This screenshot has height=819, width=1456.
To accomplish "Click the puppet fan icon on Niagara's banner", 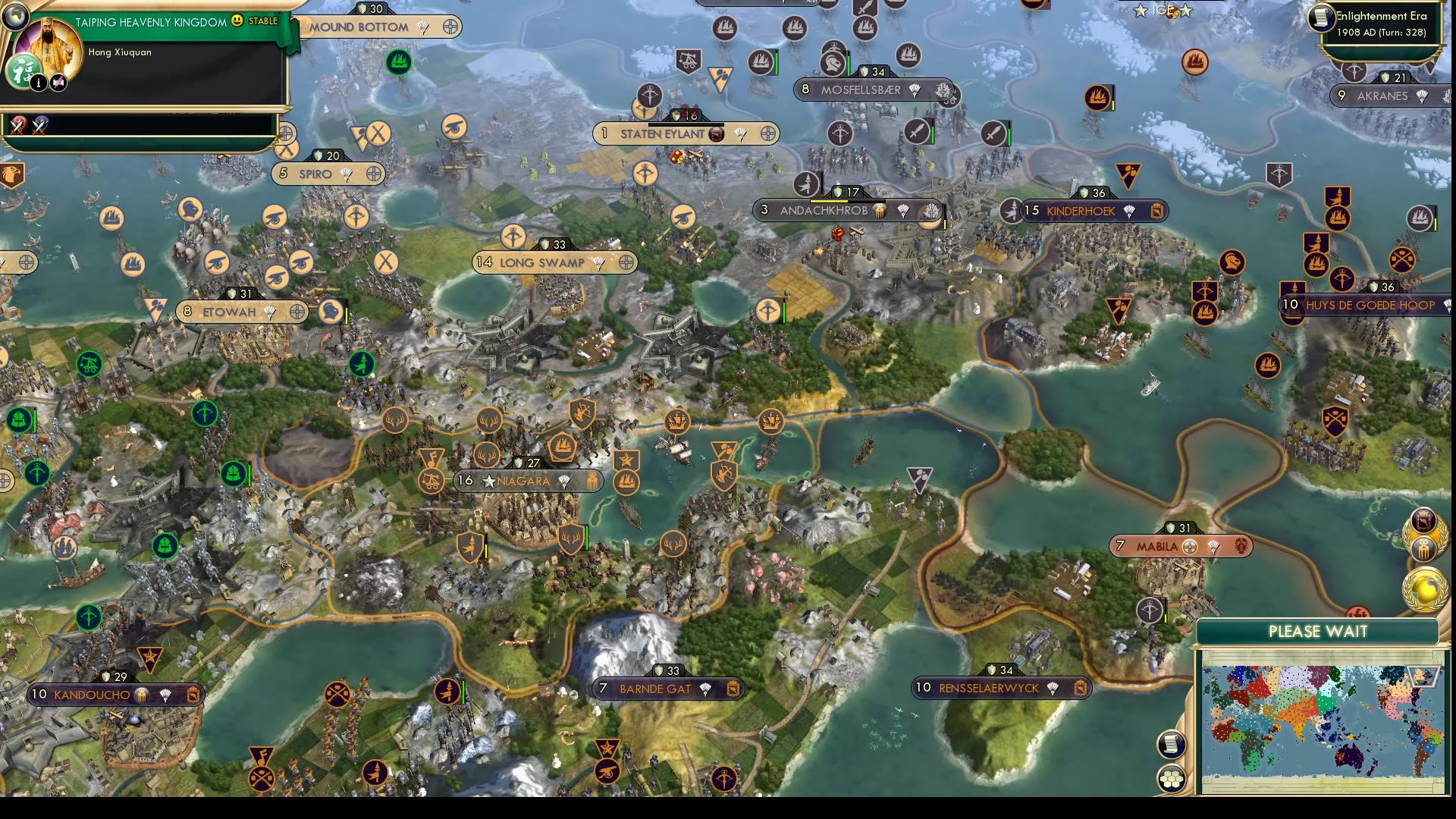I will [565, 481].
